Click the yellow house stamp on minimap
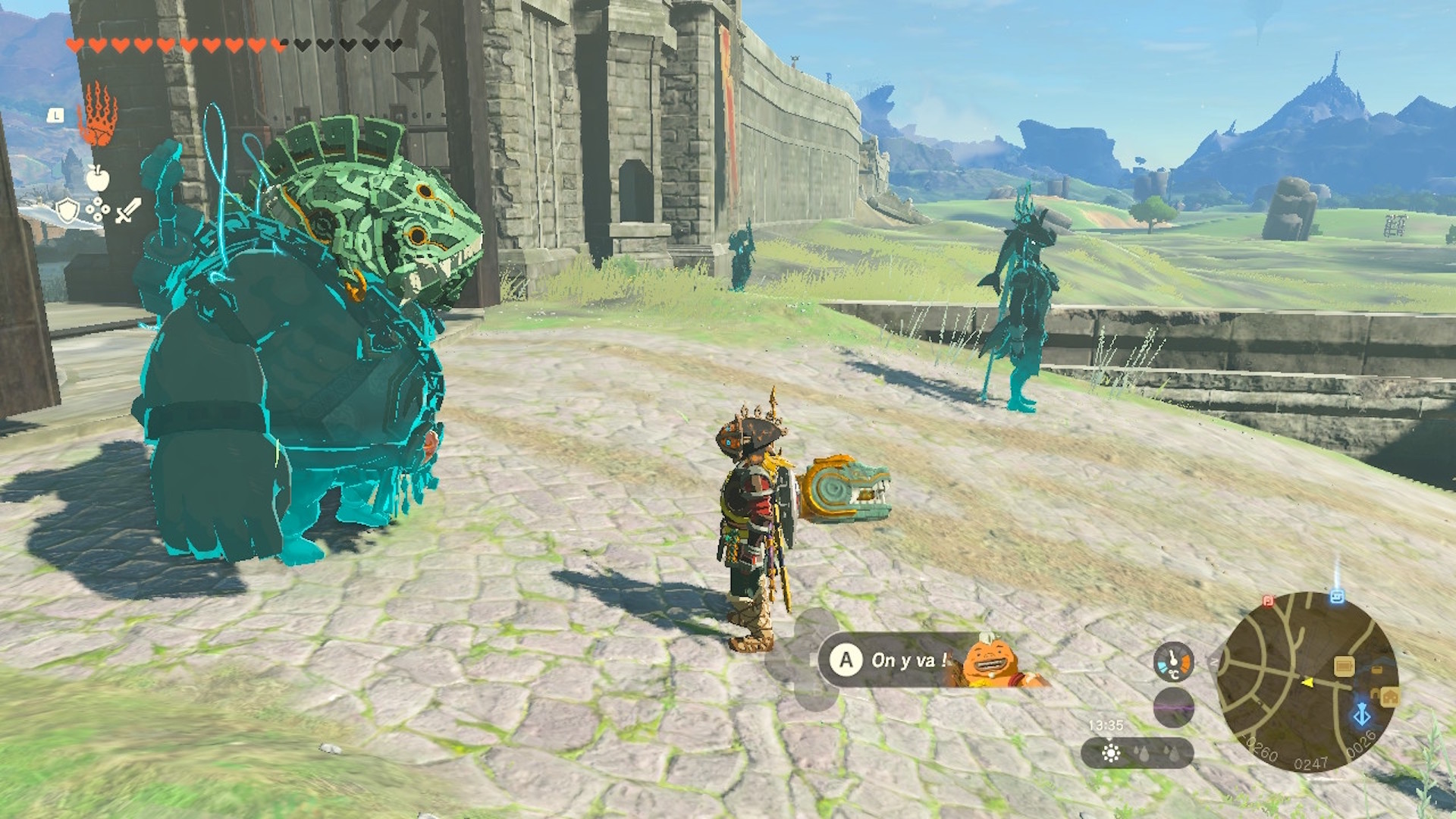1456x819 pixels. point(1390,696)
